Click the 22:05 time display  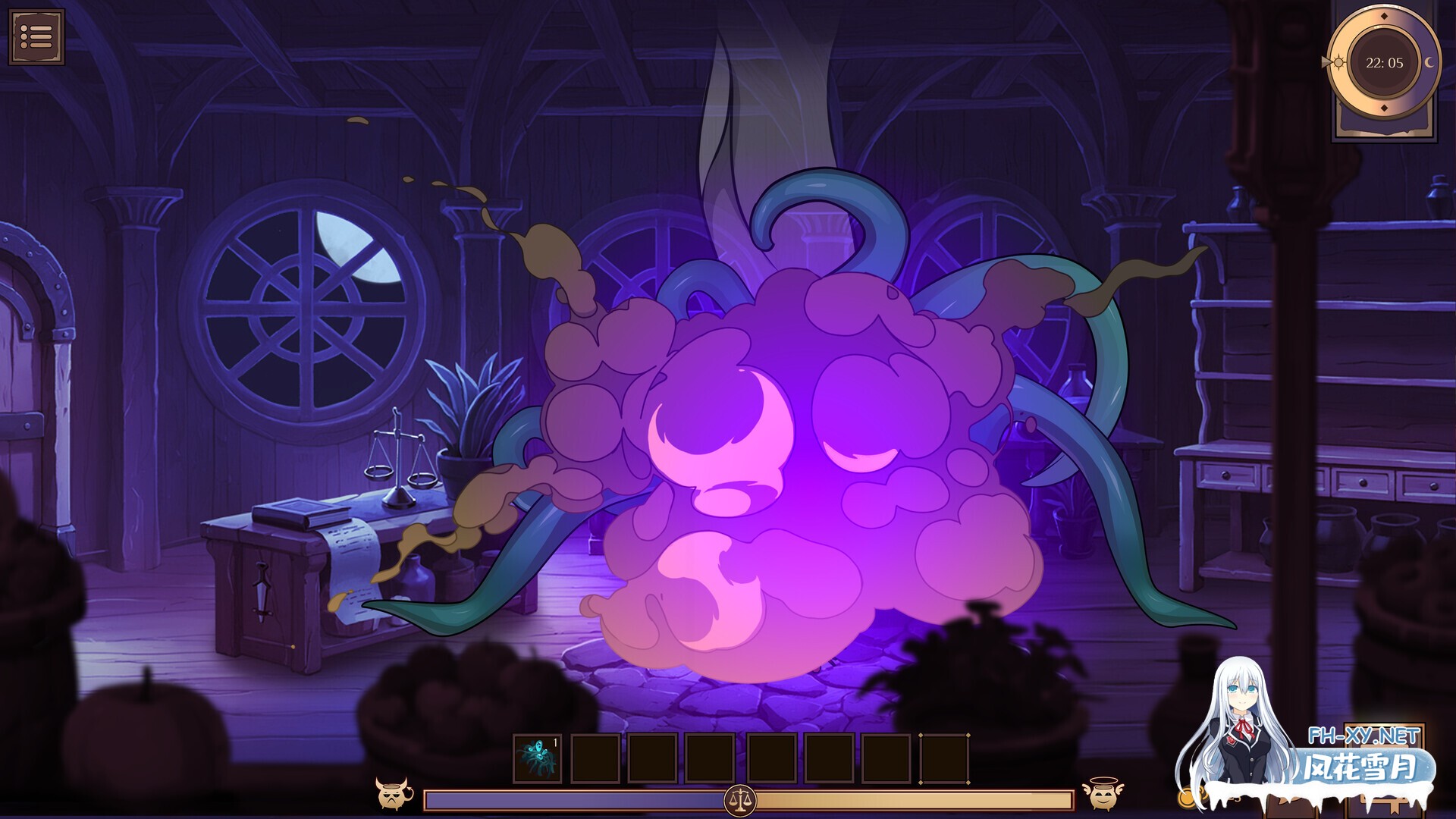[x=1385, y=63]
